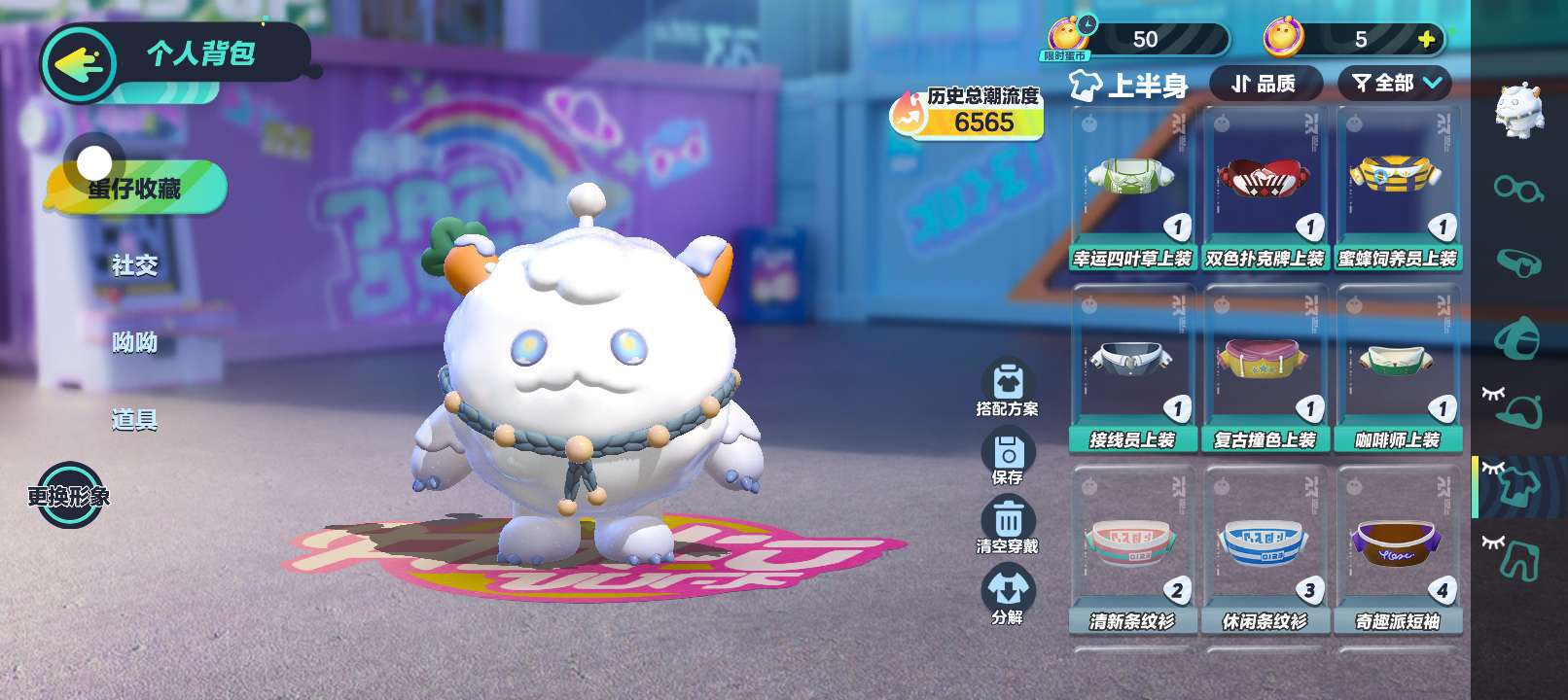Go back using the arrow button

click(78, 64)
